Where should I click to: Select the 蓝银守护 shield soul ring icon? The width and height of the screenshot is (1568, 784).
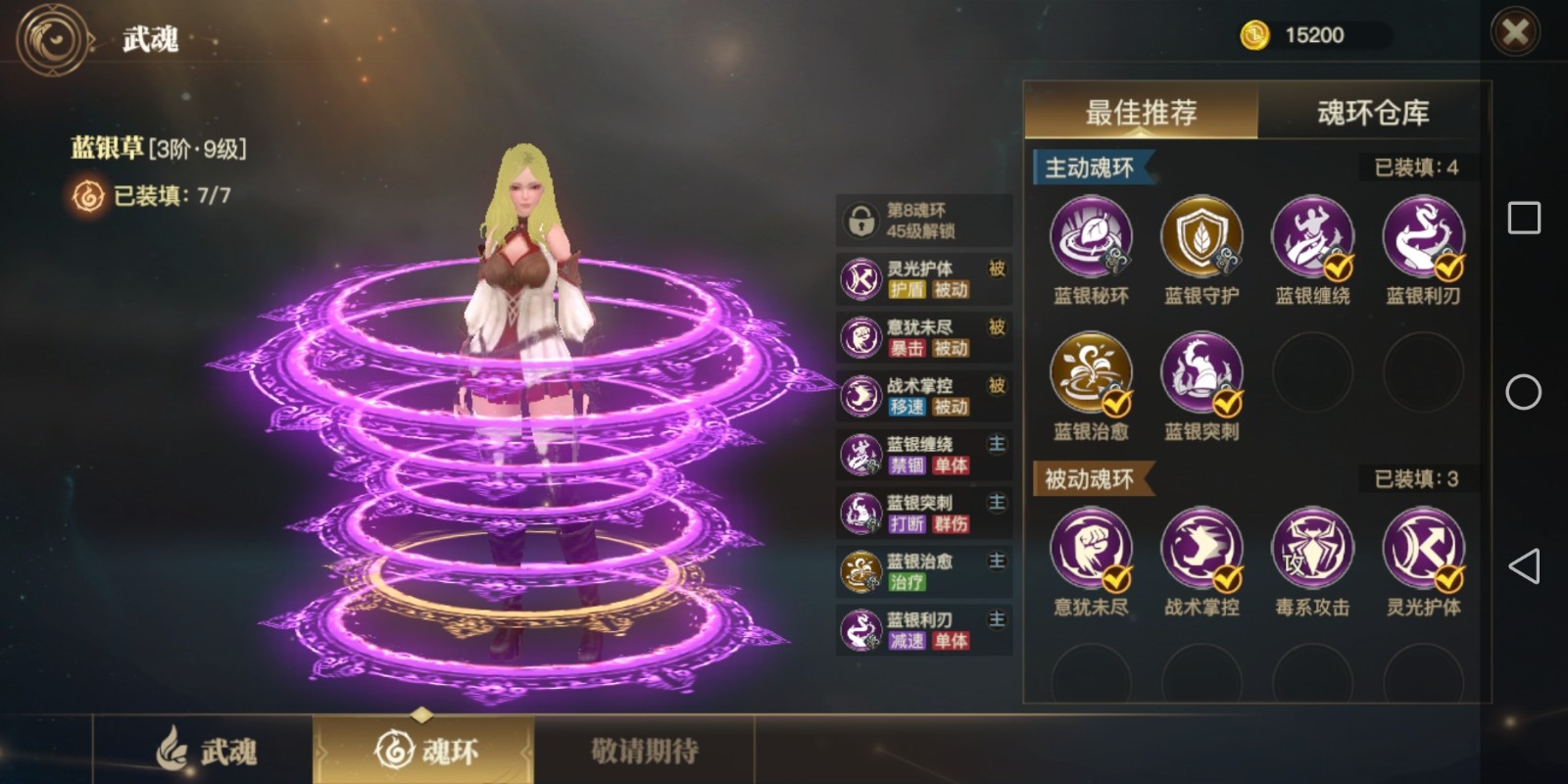[x=1201, y=237]
